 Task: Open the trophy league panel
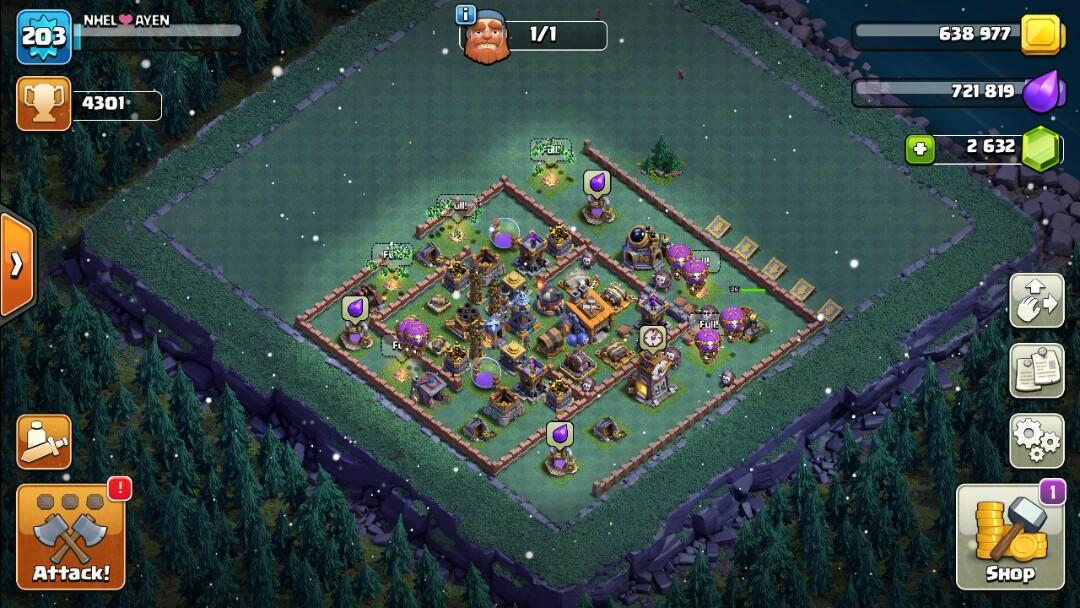pyautogui.click(x=43, y=104)
